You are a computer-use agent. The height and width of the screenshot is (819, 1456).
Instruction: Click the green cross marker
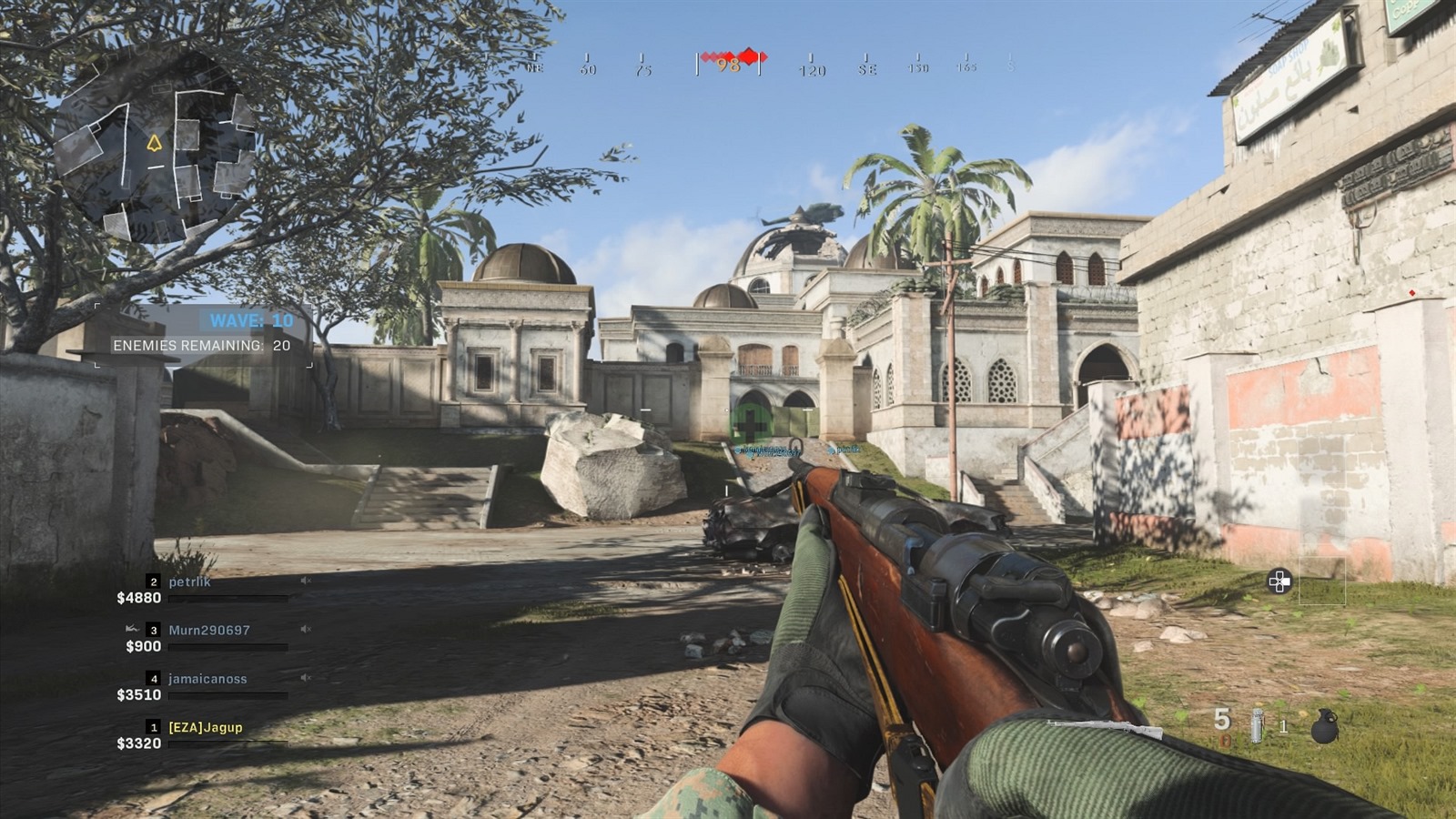(x=751, y=422)
